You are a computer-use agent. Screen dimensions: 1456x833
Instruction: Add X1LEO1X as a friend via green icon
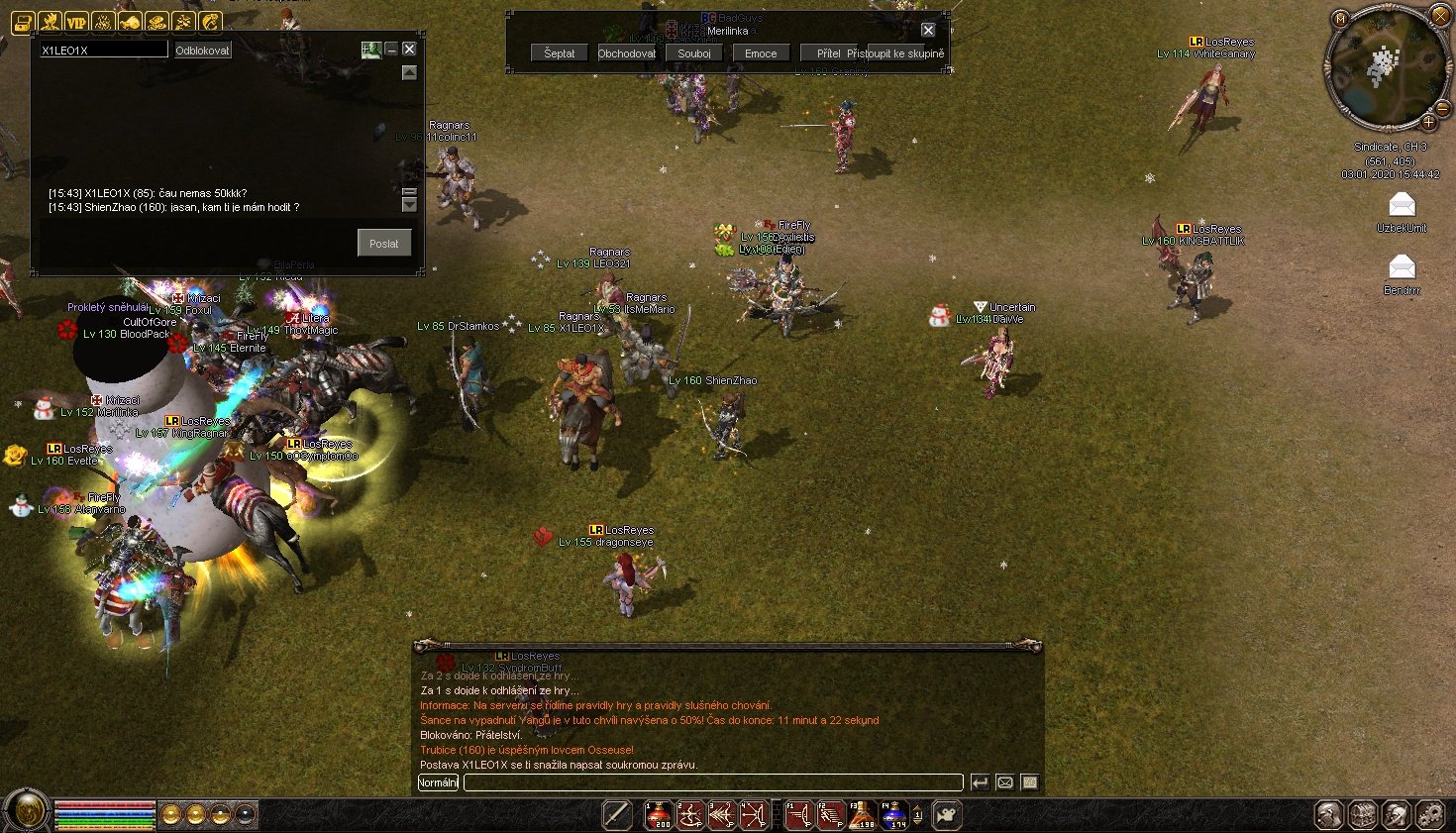pos(371,49)
